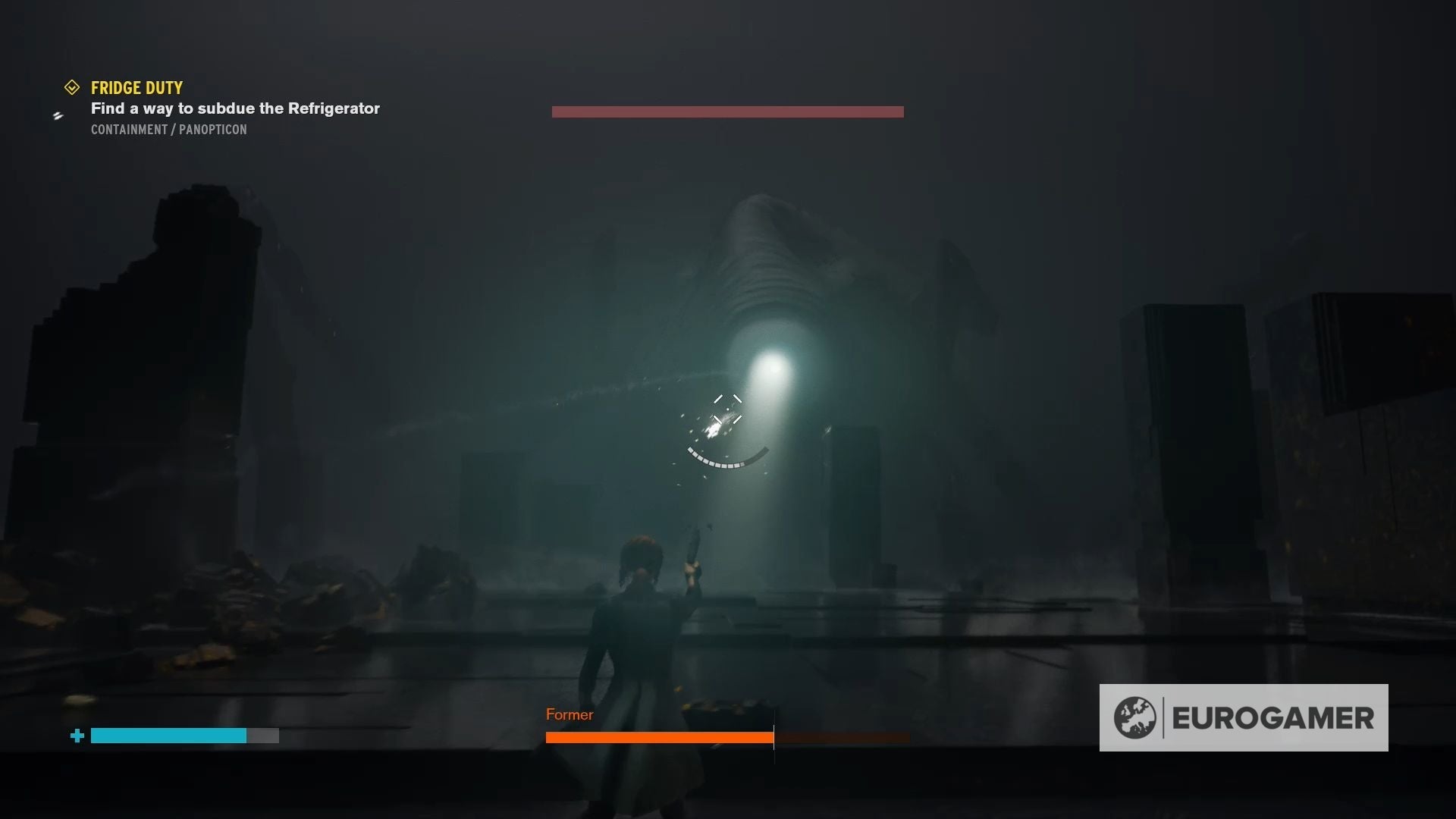Select the Former nameplate above the health bar
This screenshot has height=819, width=1456.
[x=570, y=714]
